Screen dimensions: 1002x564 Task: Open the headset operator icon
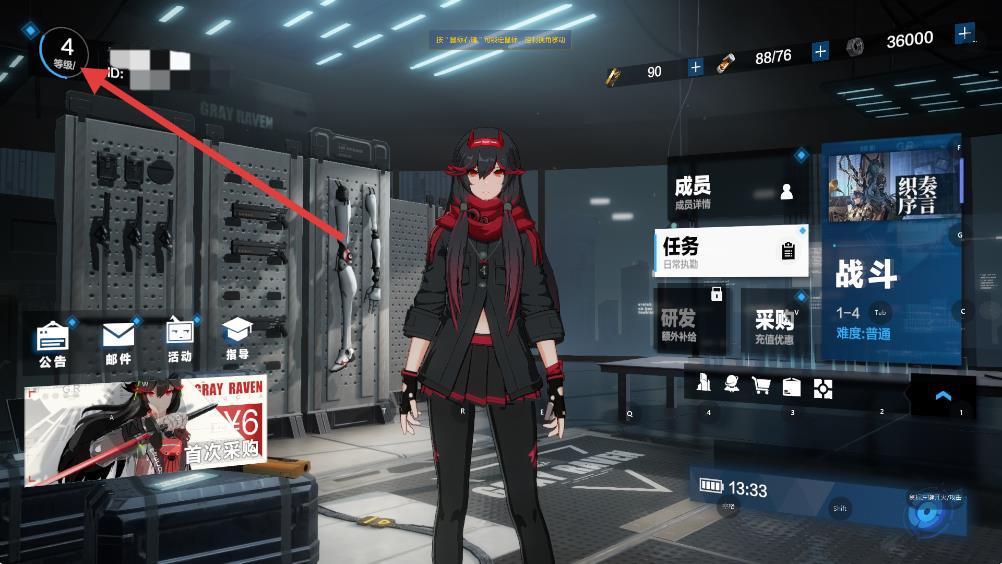pyautogui.click(x=732, y=385)
